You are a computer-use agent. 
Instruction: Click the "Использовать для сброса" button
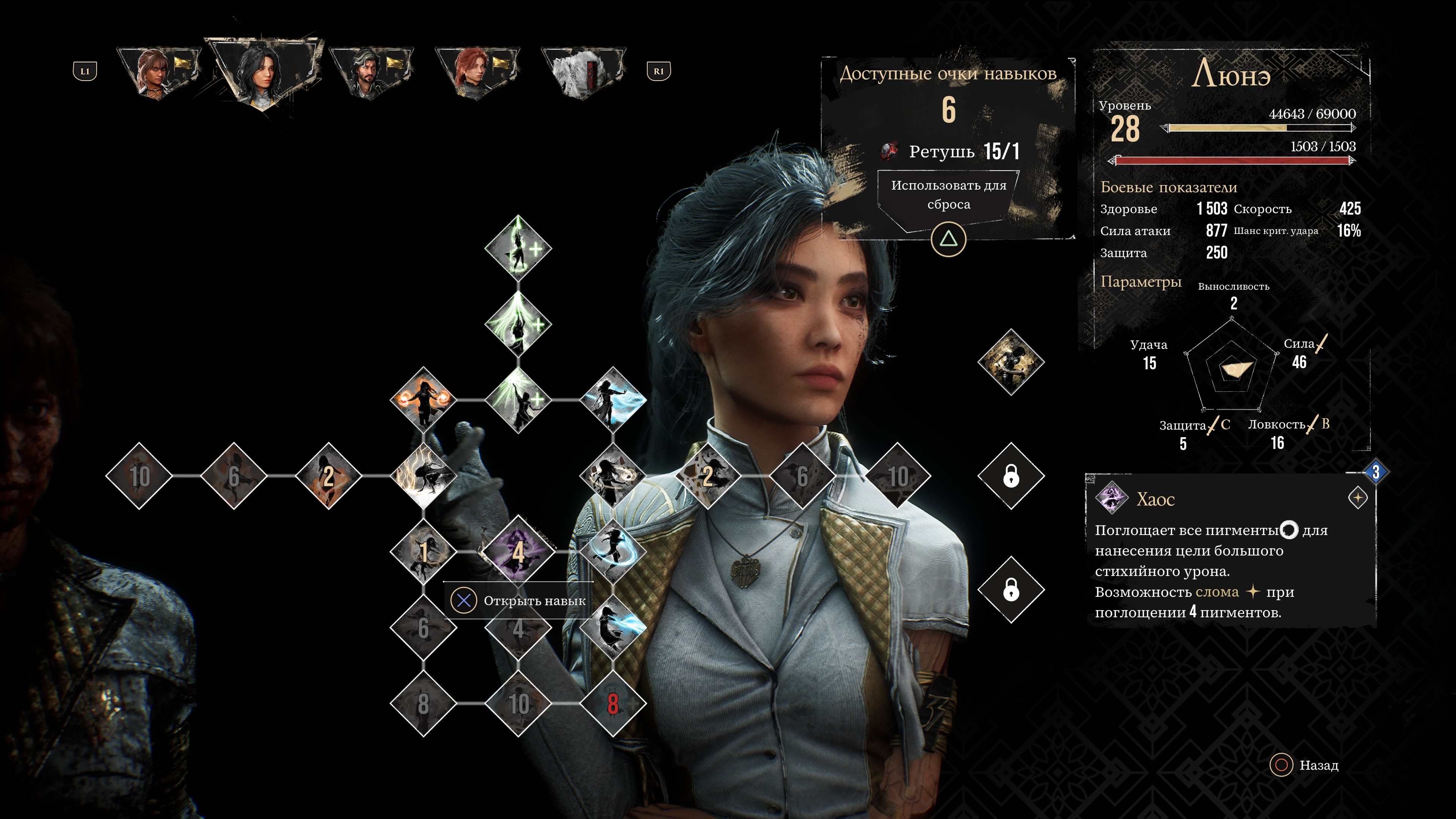pyautogui.click(x=948, y=195)
